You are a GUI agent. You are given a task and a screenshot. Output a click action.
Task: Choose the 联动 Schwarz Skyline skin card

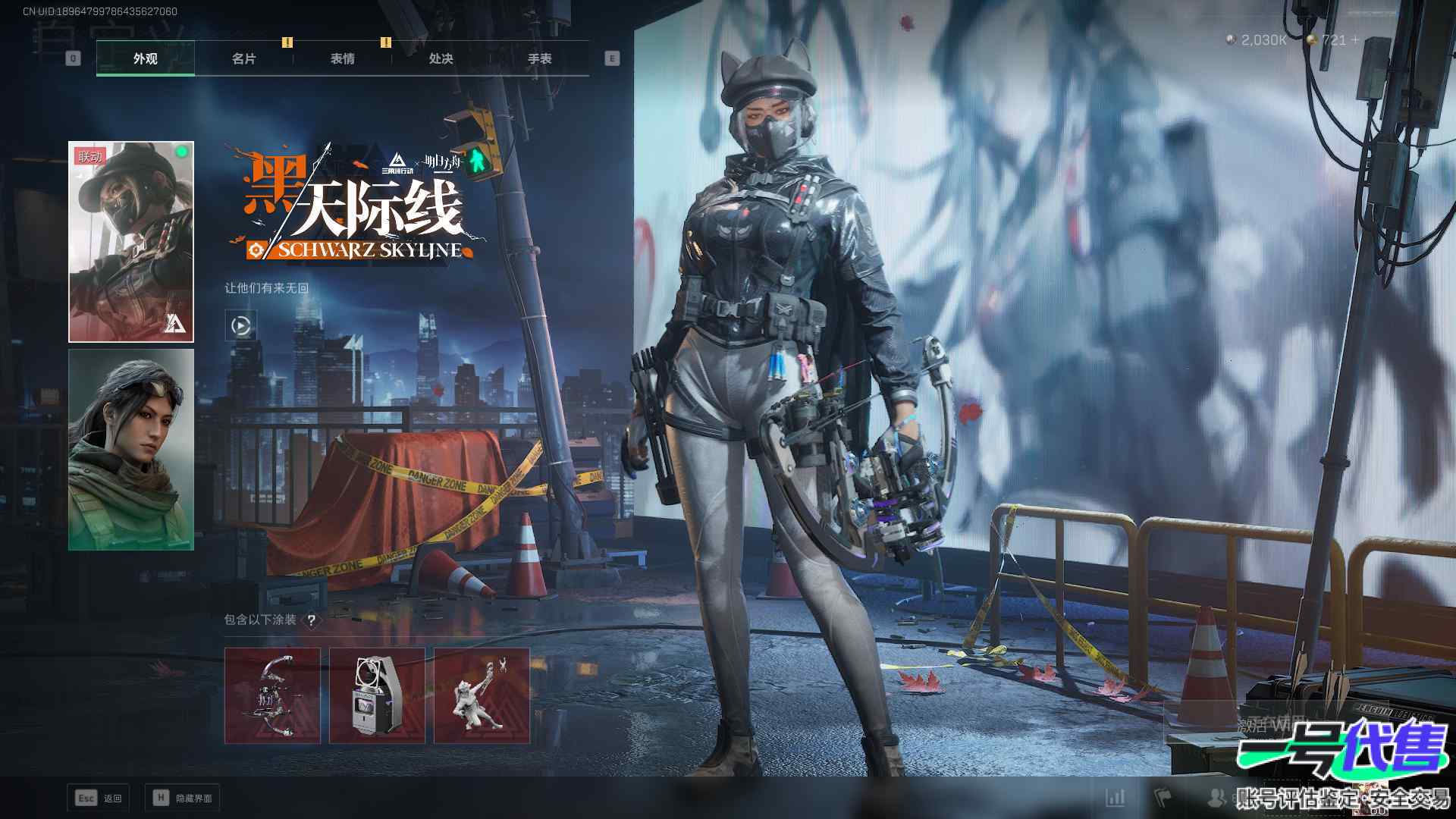[x=131, y=241]
